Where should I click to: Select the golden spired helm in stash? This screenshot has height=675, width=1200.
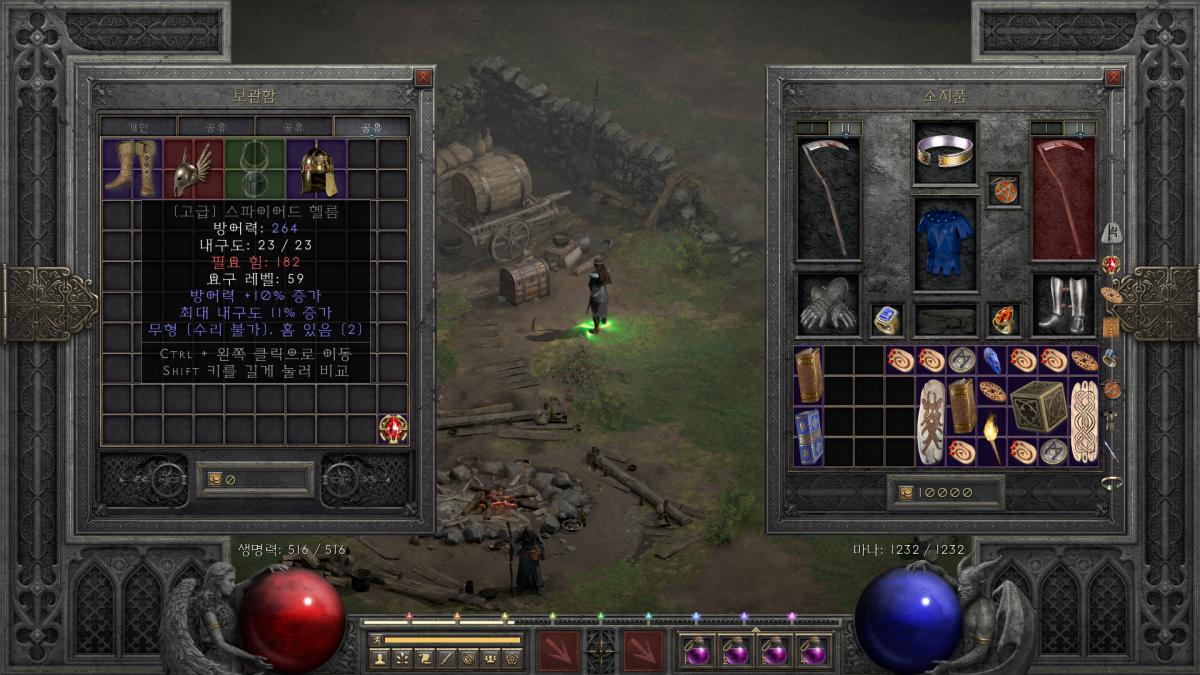click(316, 168)
